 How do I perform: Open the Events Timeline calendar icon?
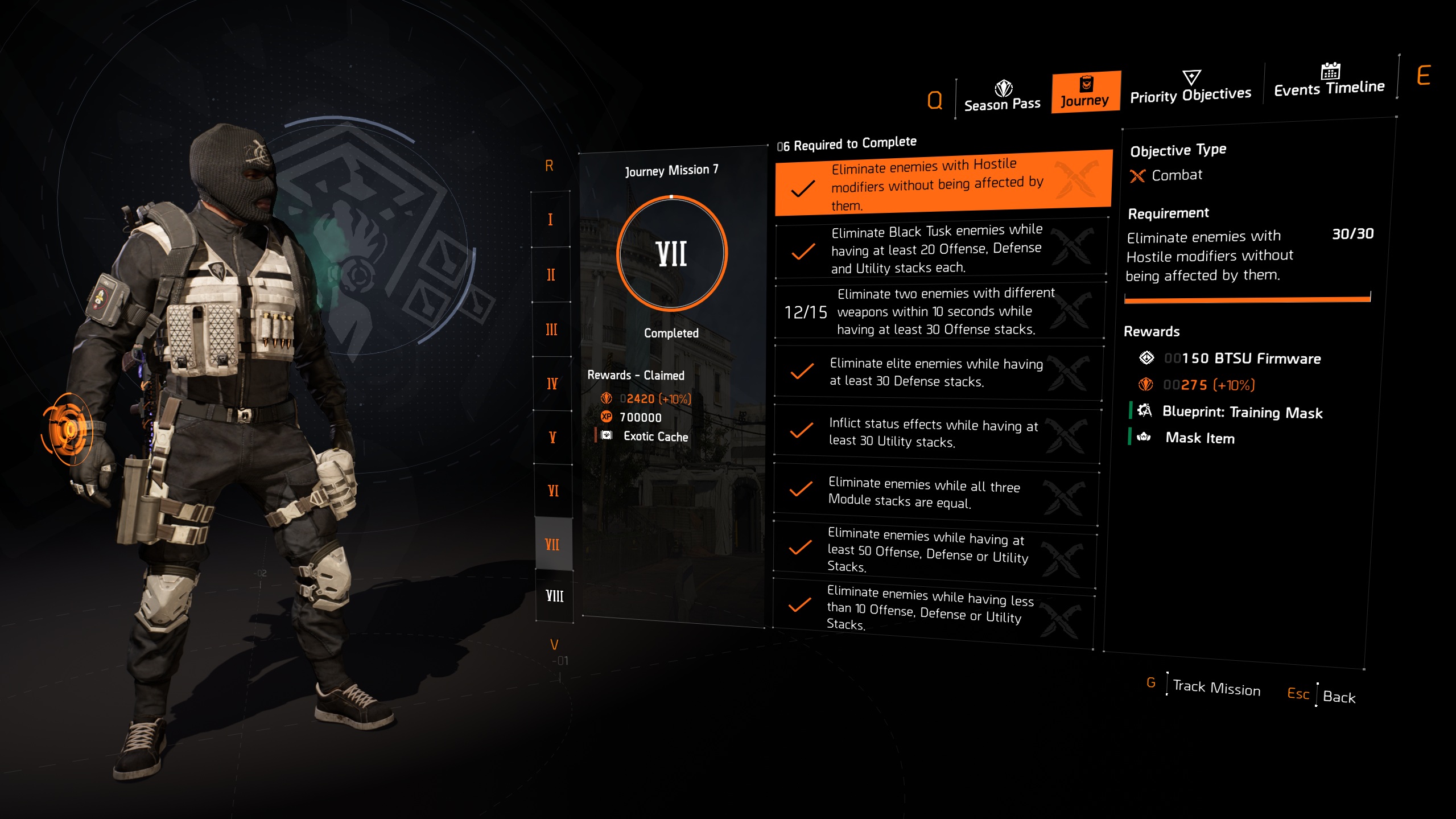(1330, 72)
